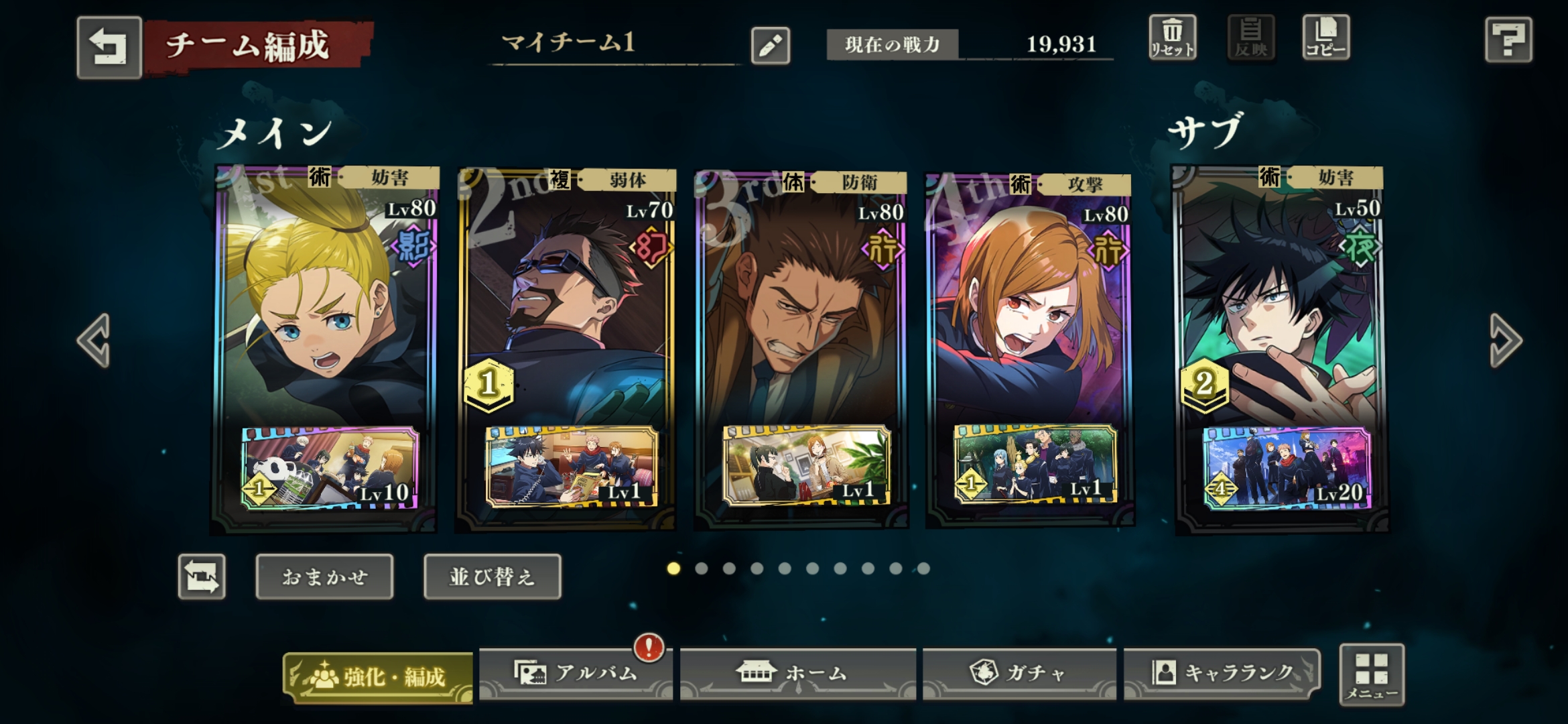Tap the swap arrows icon button
1568x724 pixels.
(202, 577)
